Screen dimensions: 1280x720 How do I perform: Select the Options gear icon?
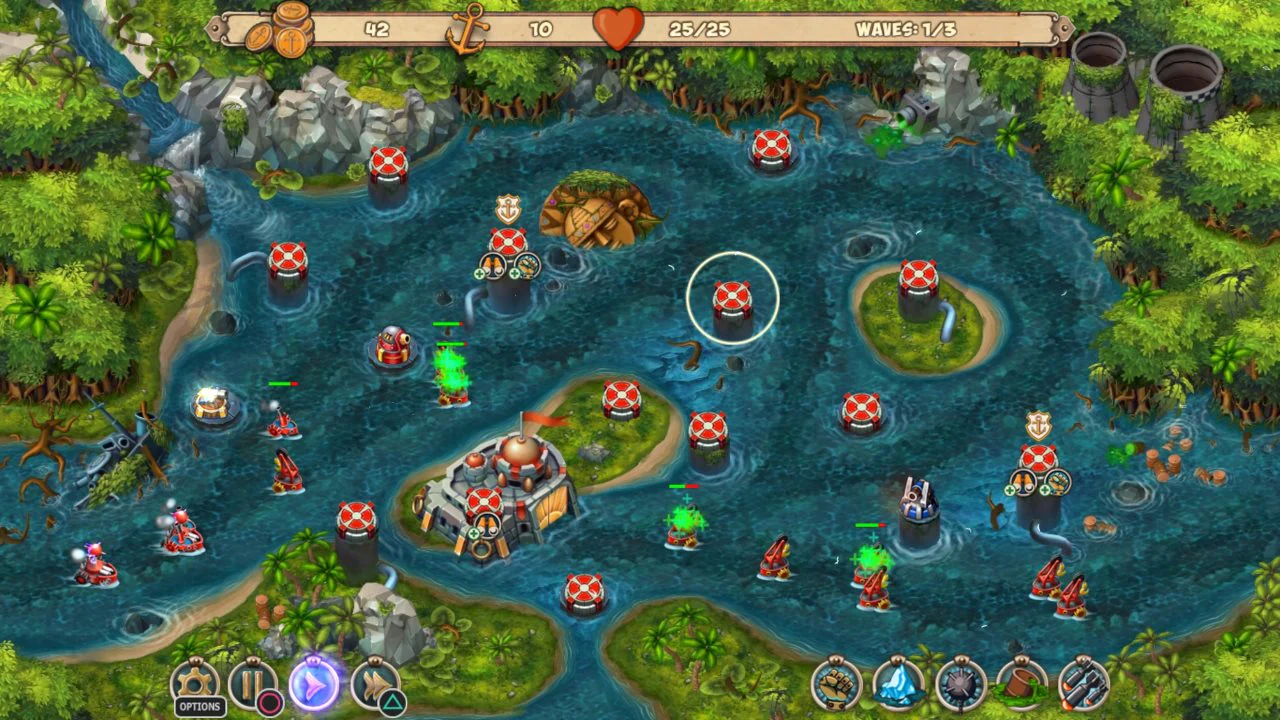pyautogui.click(x=196, y=682)
